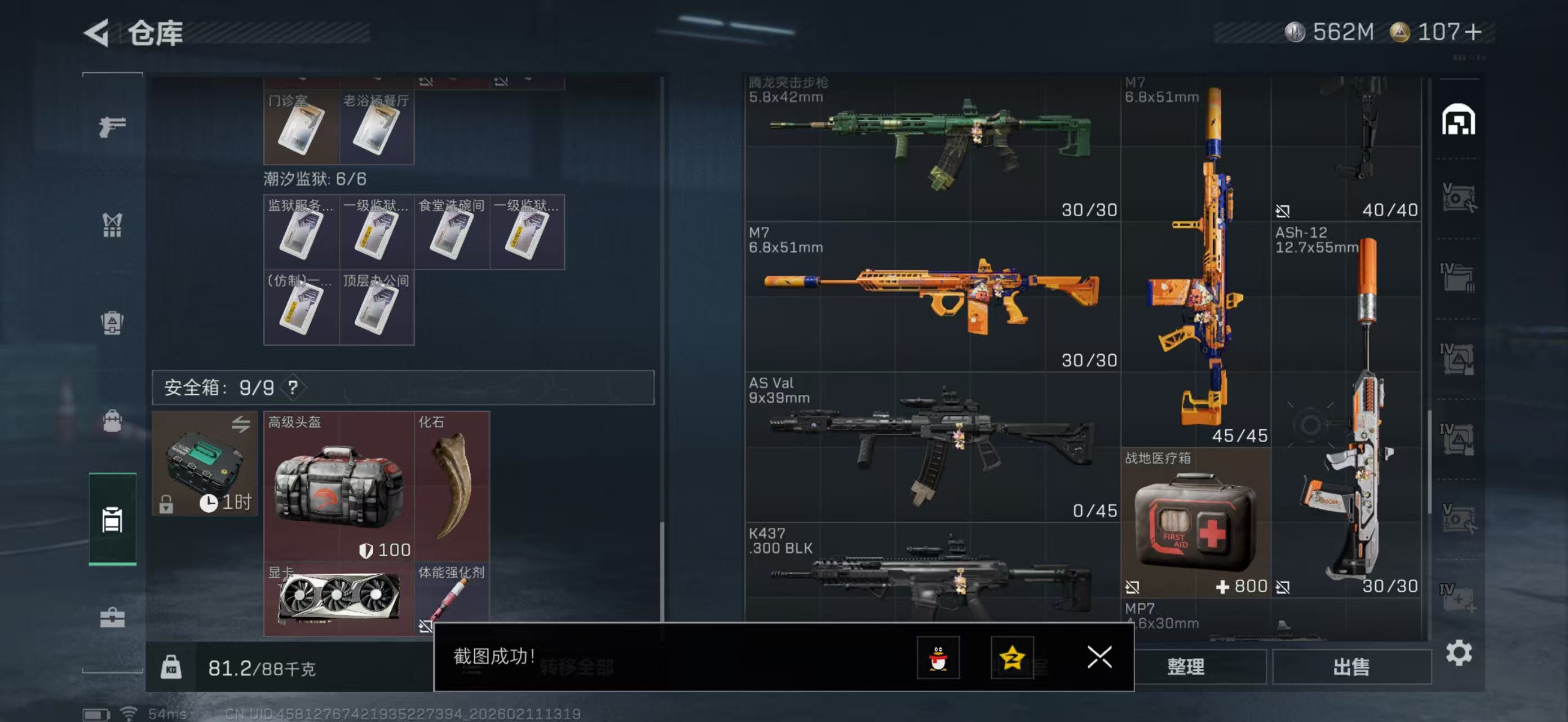Select the 化石 fossil claw item
1568x722 pixels.
(452, 486)
